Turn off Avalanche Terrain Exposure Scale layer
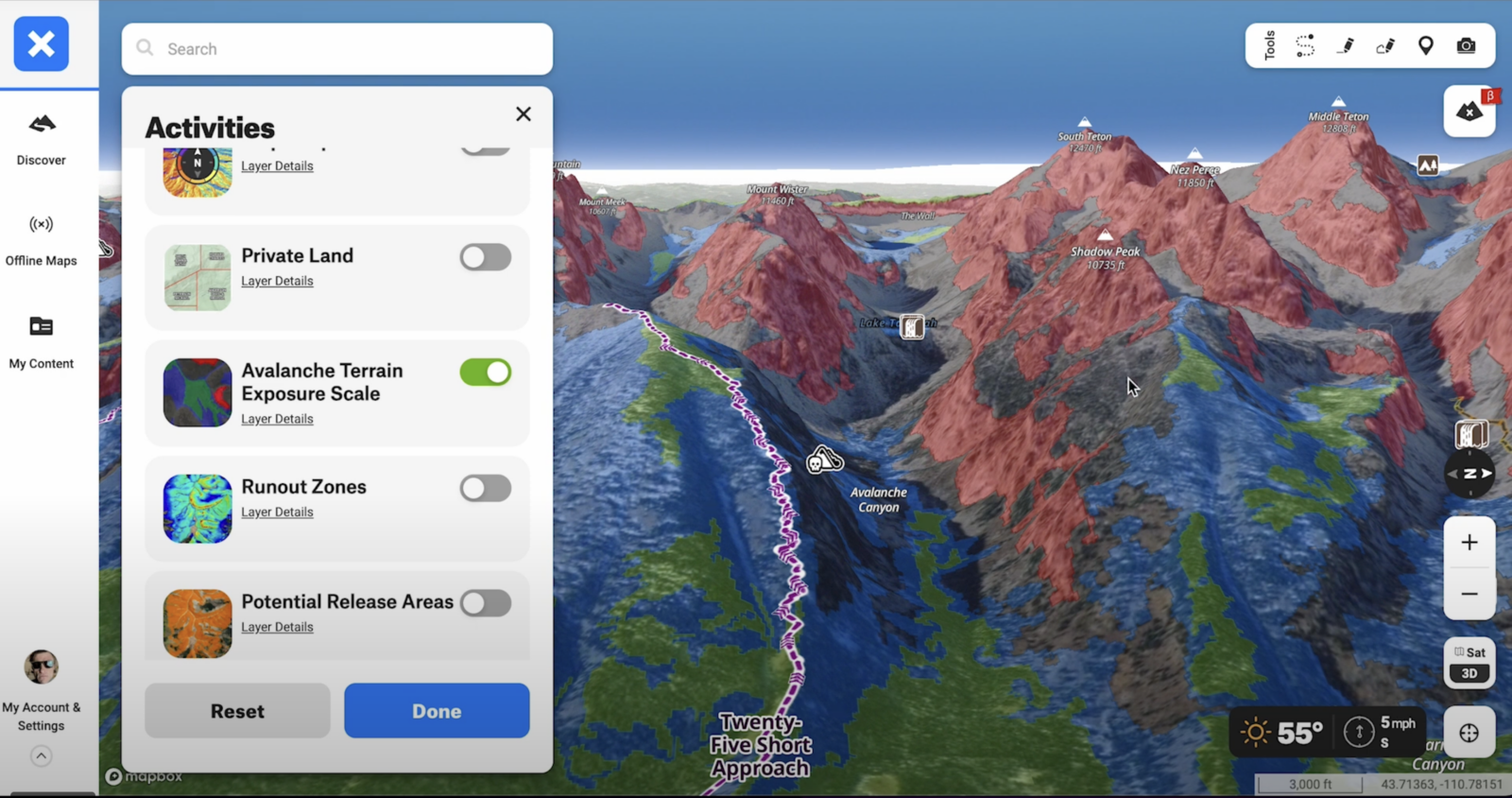The width and height of the screenshot is (1512, 798). (x=486, y=373)
